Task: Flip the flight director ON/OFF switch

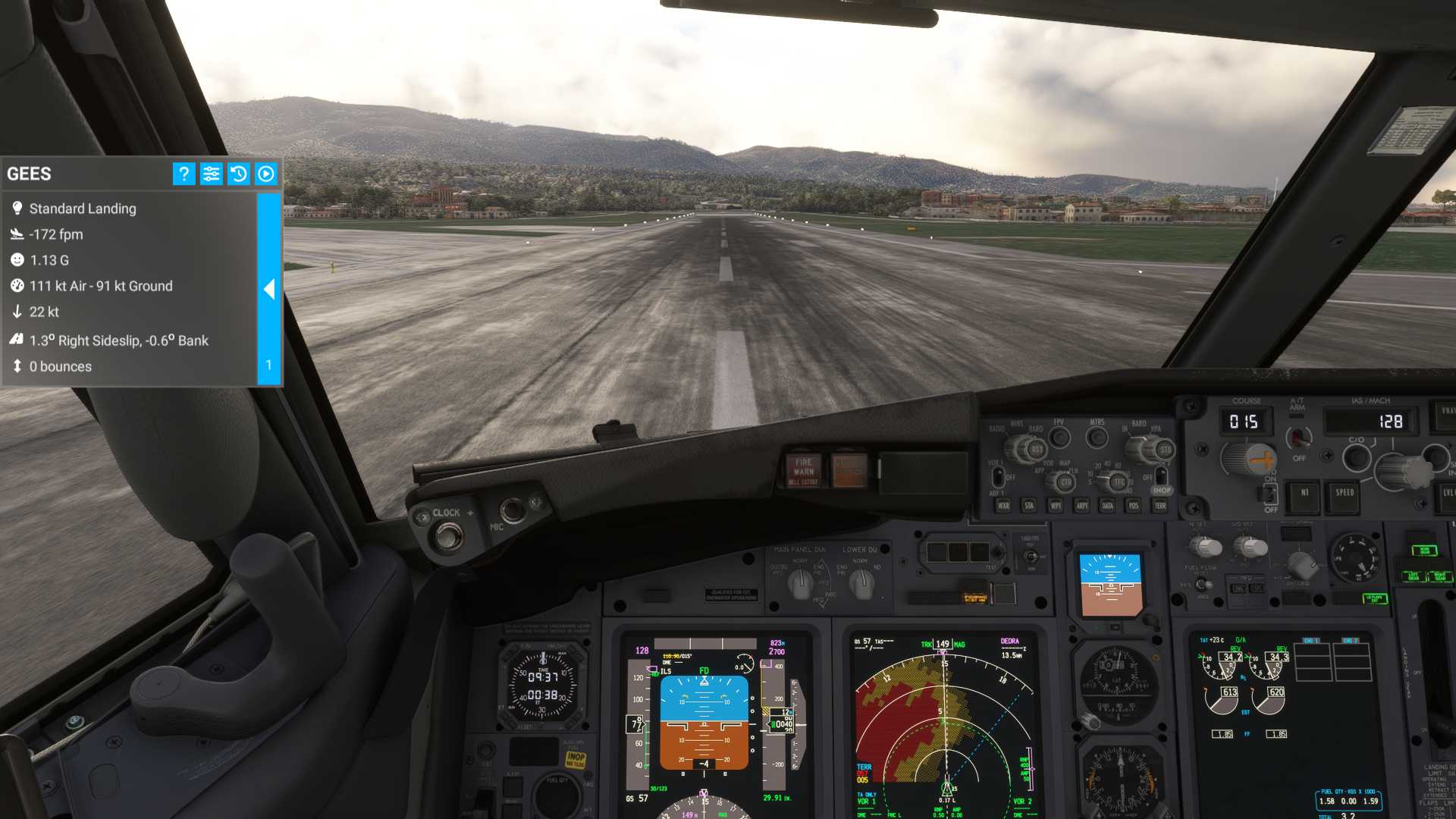Action: click(x=1269, y=493)
